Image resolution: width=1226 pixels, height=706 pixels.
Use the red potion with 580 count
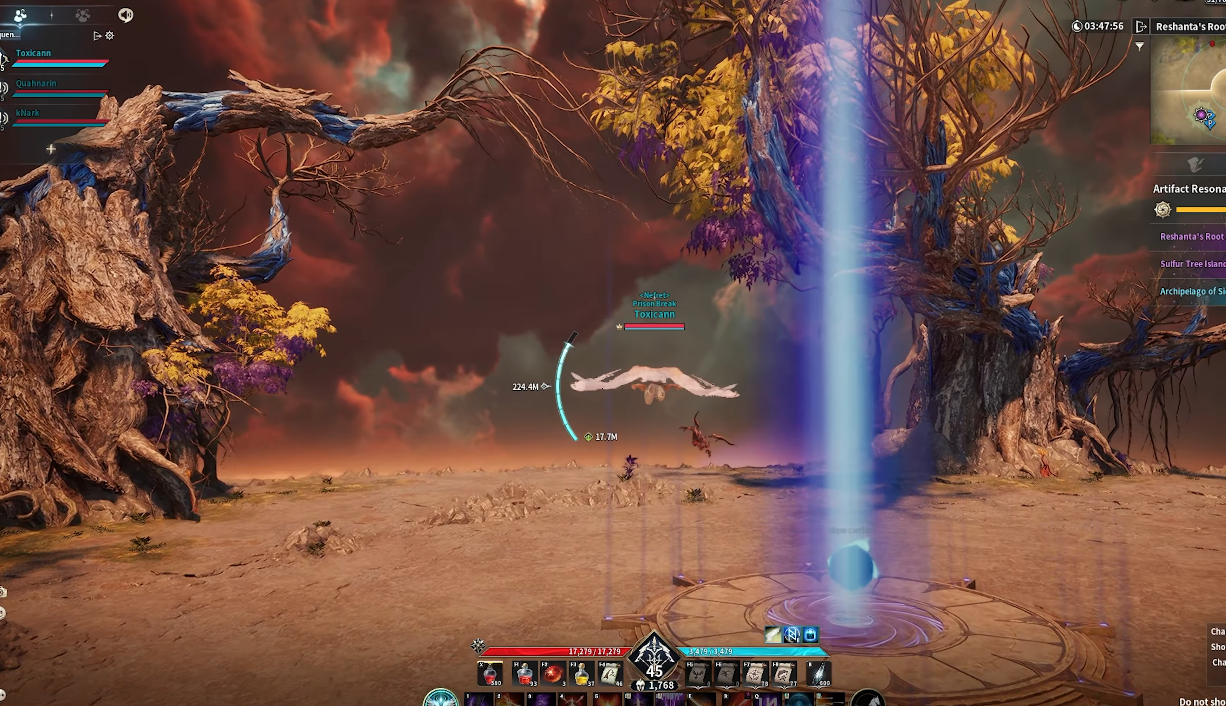tap(491, 674)
